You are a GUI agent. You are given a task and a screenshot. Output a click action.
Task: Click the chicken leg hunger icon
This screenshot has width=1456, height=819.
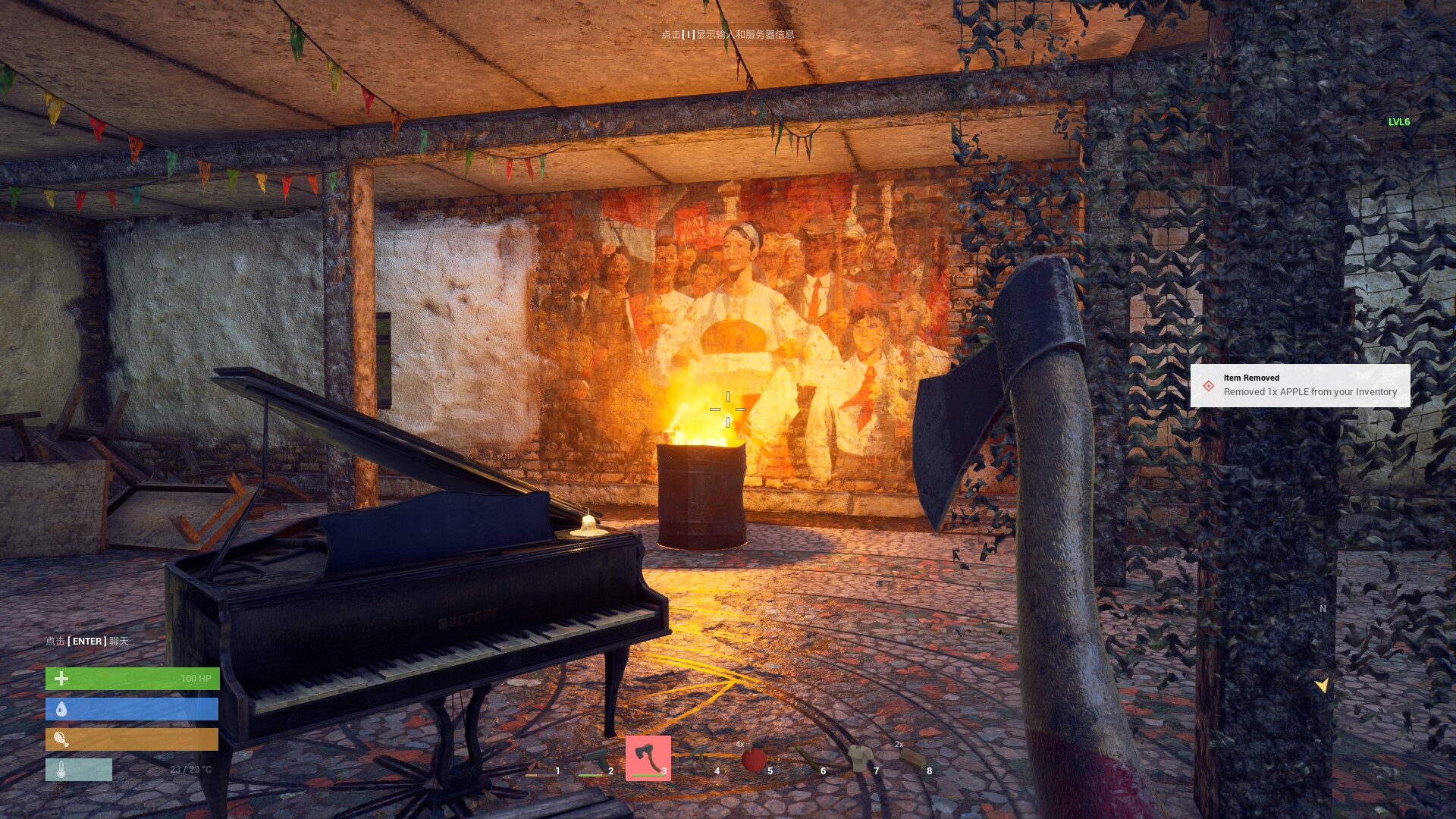coord(61,739)
